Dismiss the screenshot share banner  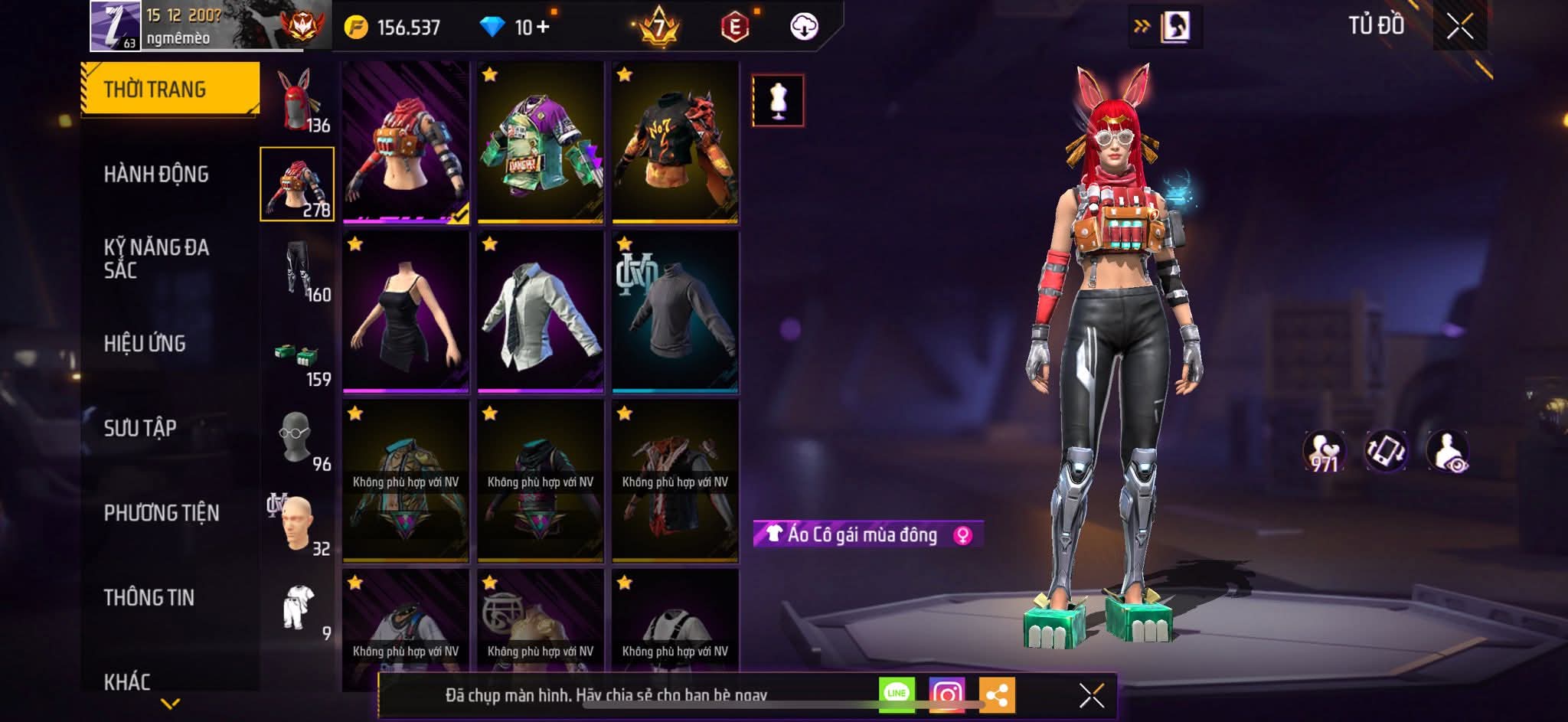[1091, 695]
